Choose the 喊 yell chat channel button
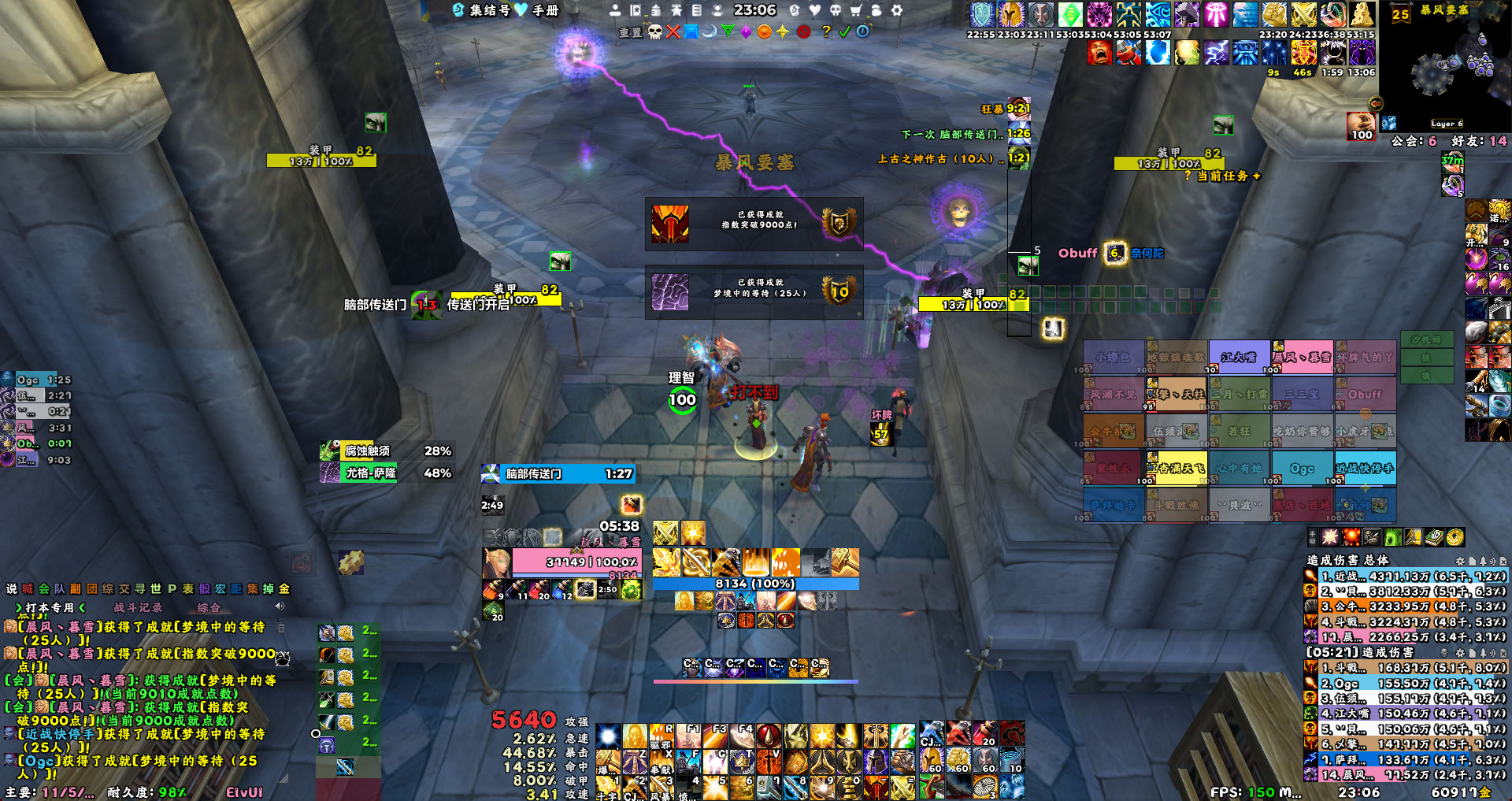The image size is (1512, 801). 28,588
